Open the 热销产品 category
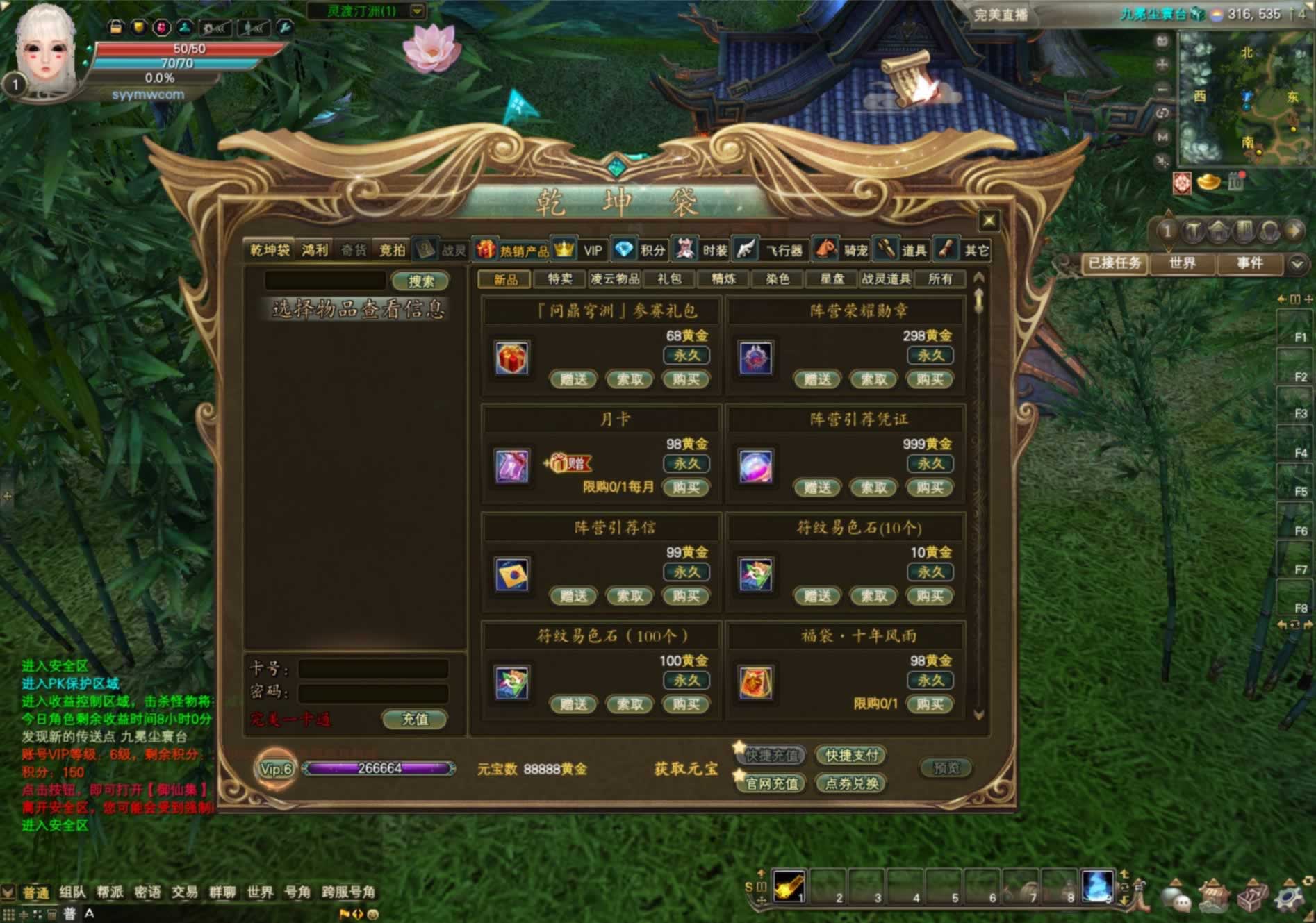1316x923 pixels. point(513,250)
